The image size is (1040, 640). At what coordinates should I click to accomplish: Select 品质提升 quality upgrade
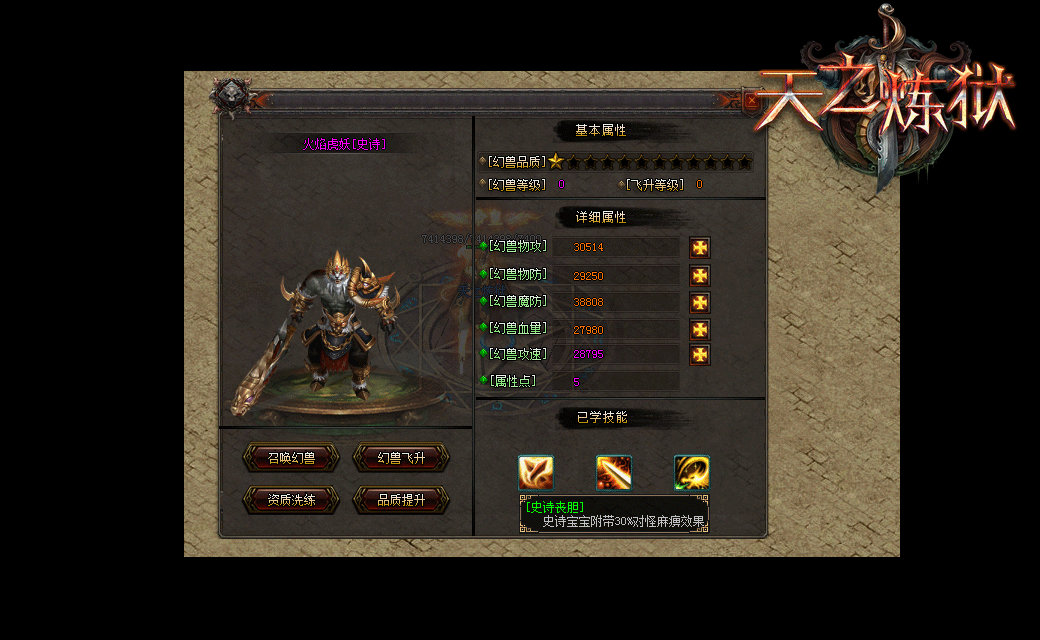pyautogui.click(x=401, y=500)
